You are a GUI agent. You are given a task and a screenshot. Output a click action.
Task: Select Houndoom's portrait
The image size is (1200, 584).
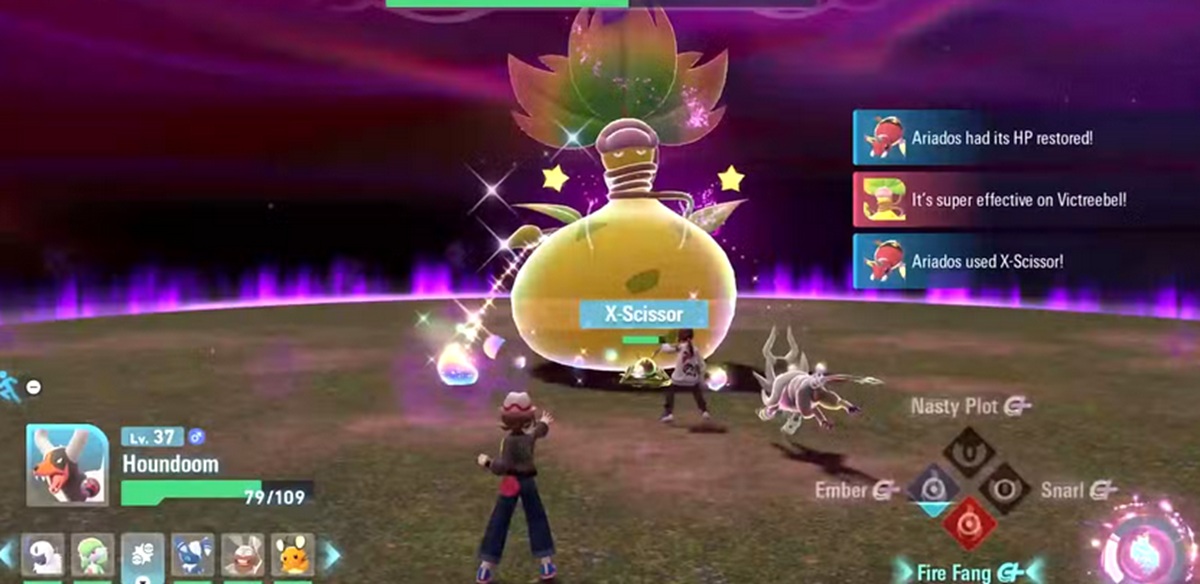click(x=67, y=465)
